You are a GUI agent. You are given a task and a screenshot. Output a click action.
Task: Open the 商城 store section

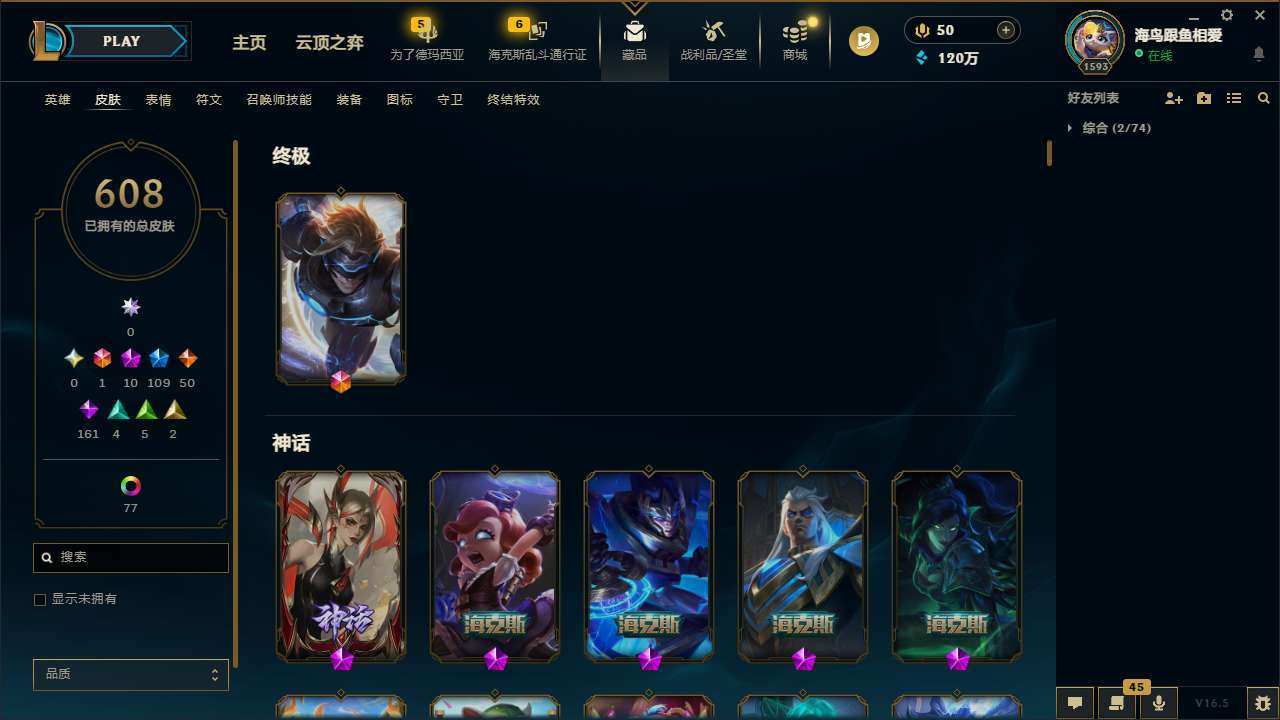794,40
